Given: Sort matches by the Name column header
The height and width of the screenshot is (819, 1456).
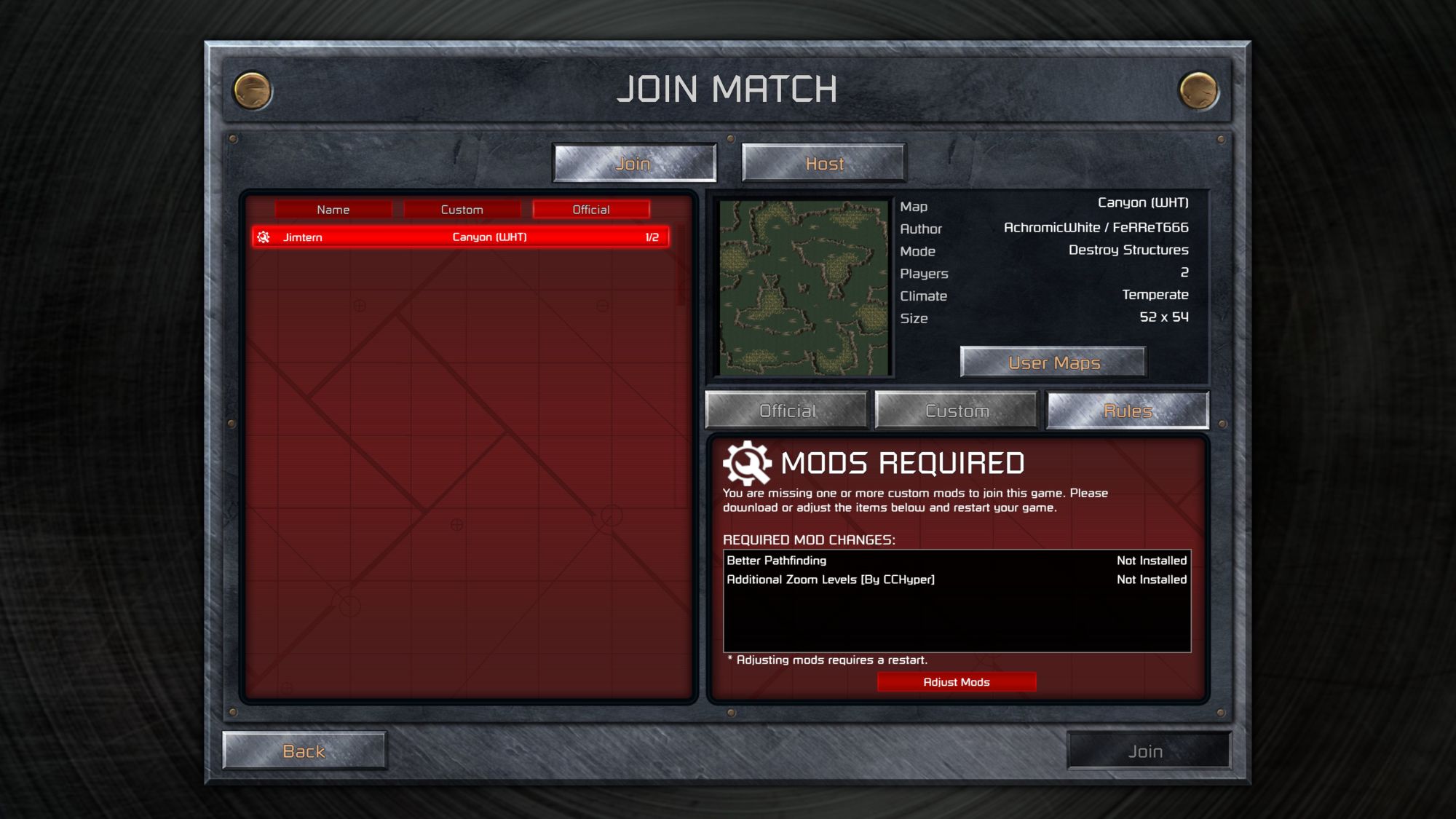Looking at the screenshot, I should tap(333, 210).
